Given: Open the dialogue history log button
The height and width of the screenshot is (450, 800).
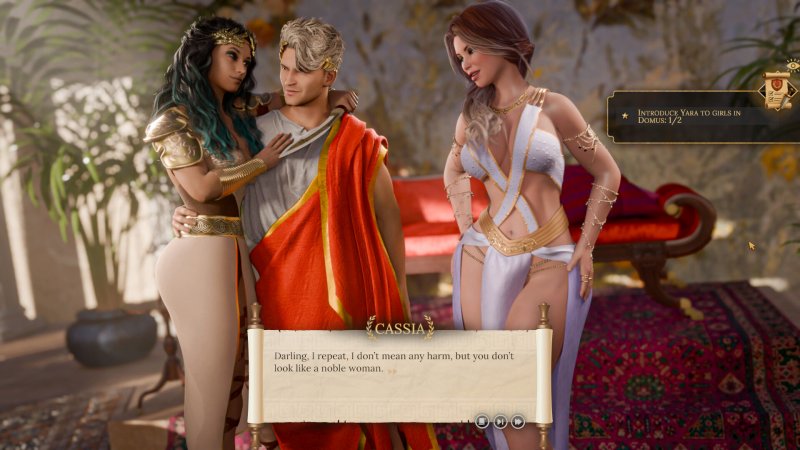Looking at the screenshot, I should point(483,421).
